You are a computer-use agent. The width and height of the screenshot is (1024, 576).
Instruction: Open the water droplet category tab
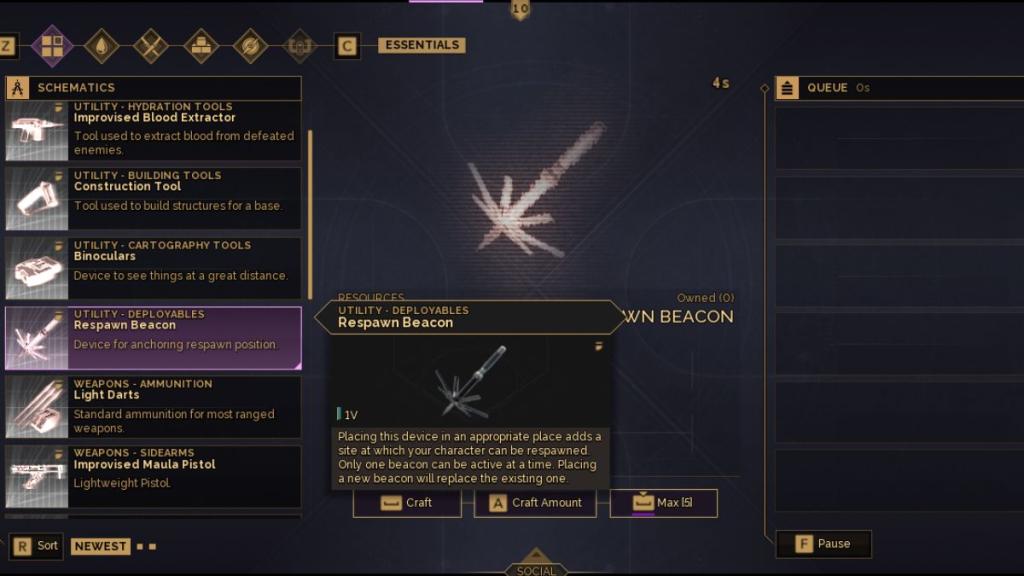[101, 46]
